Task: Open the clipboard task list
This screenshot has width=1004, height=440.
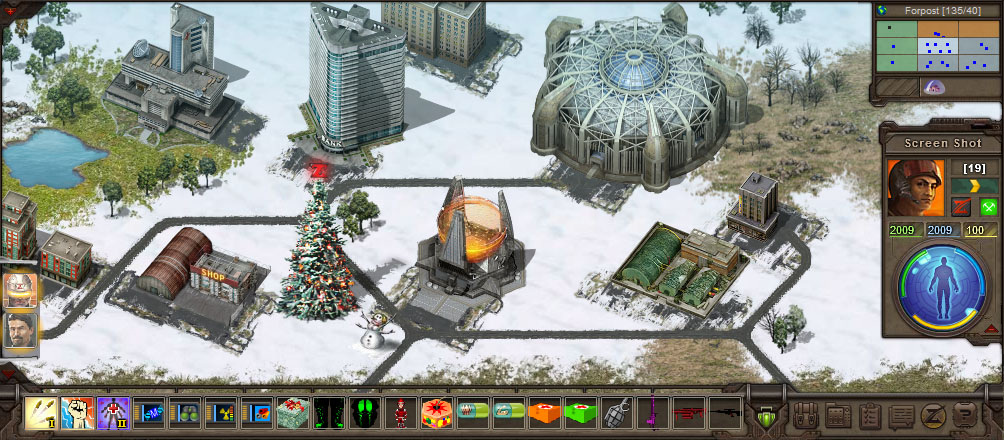Action: pos(870,414)
